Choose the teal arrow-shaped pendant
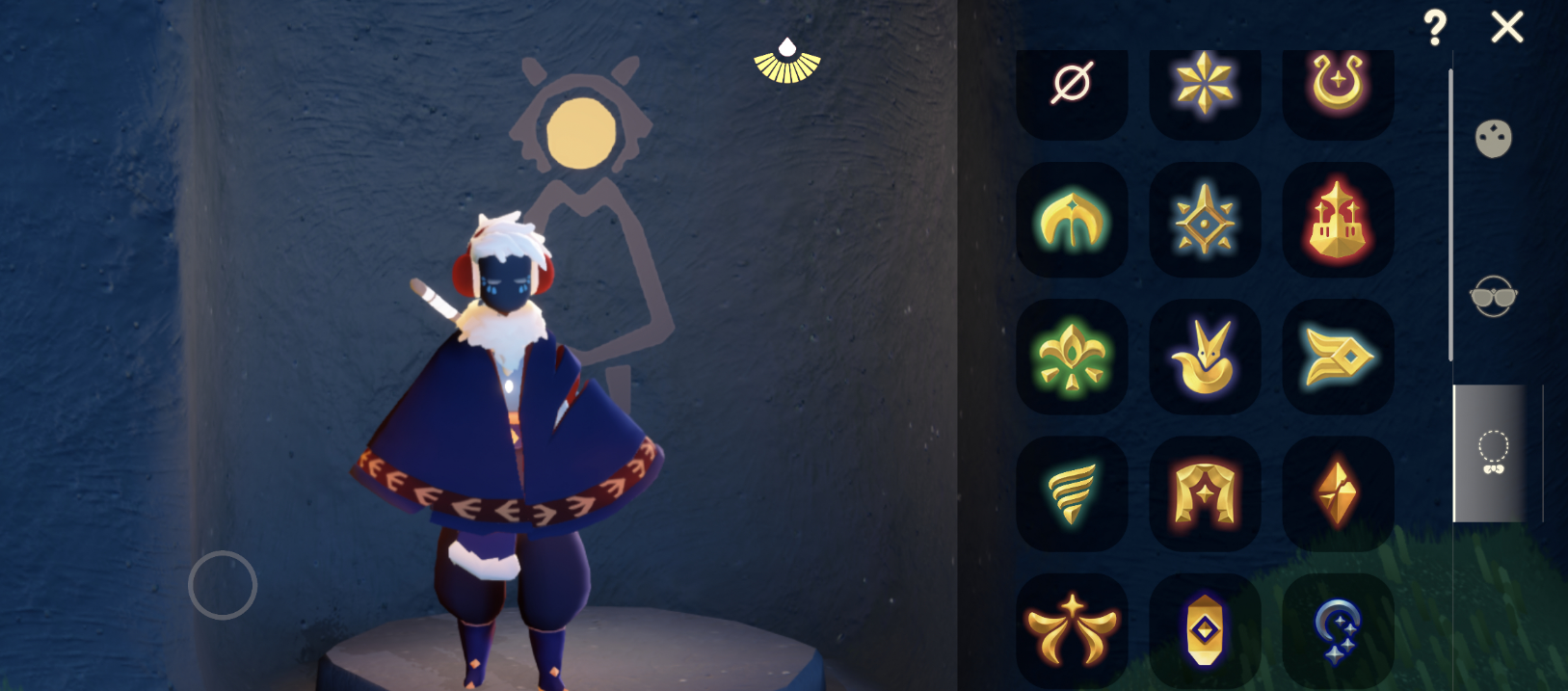 coord(1338,358)
